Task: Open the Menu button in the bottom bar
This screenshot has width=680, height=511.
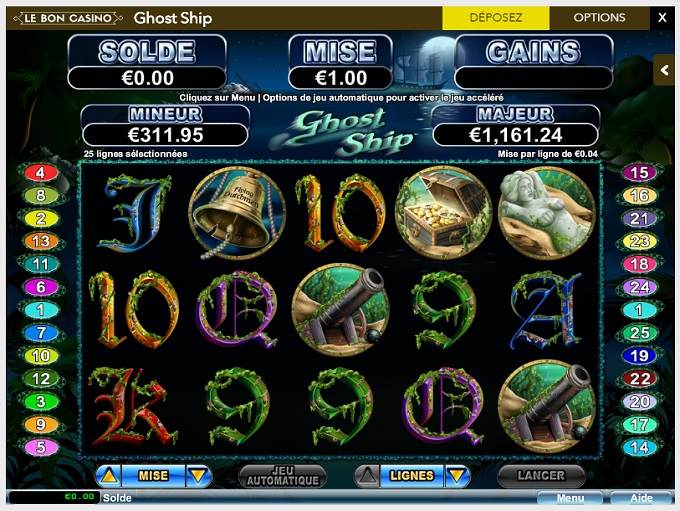Action: [x=570, y=498]
